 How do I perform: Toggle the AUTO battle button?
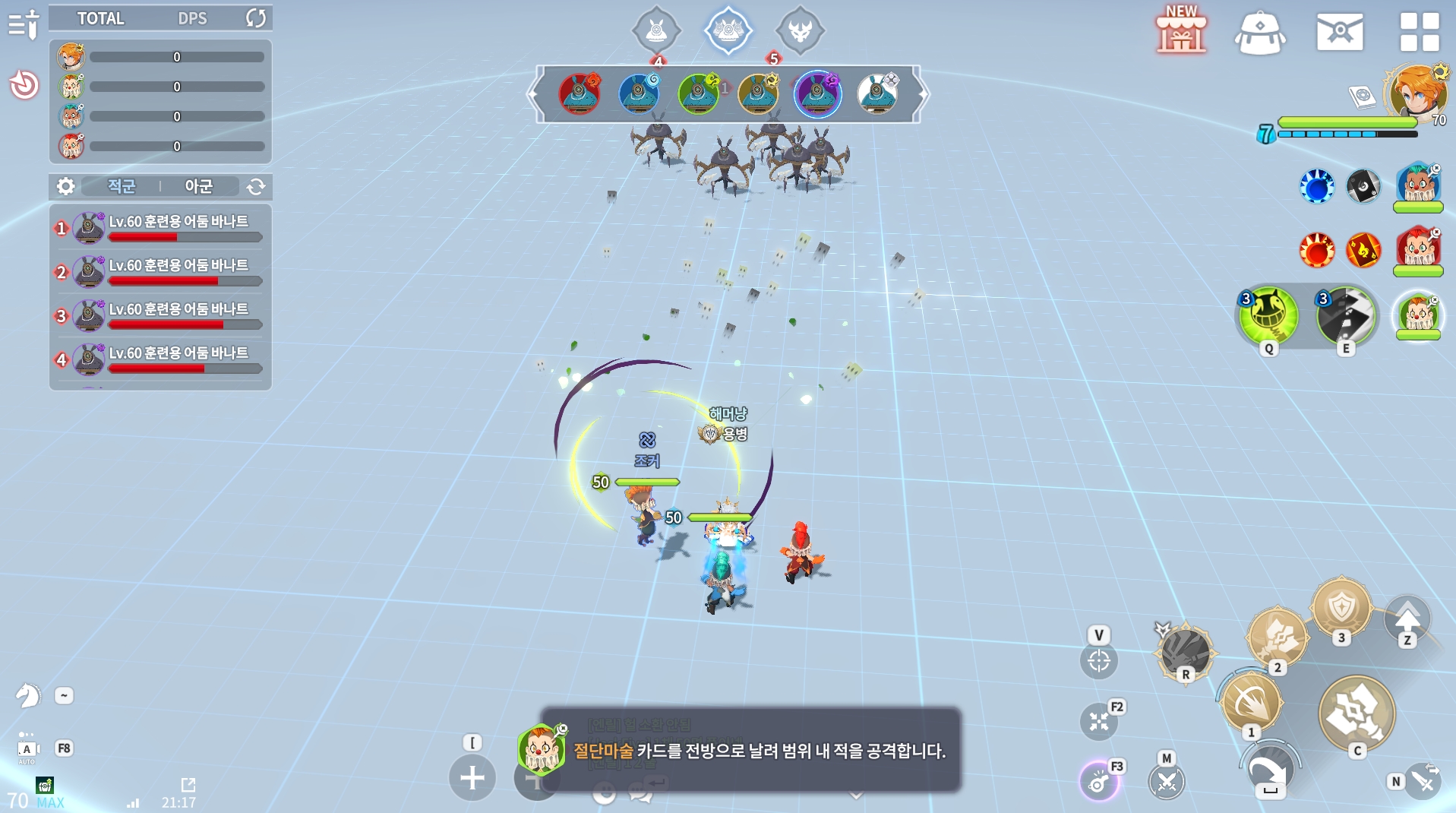click(27, 750)
